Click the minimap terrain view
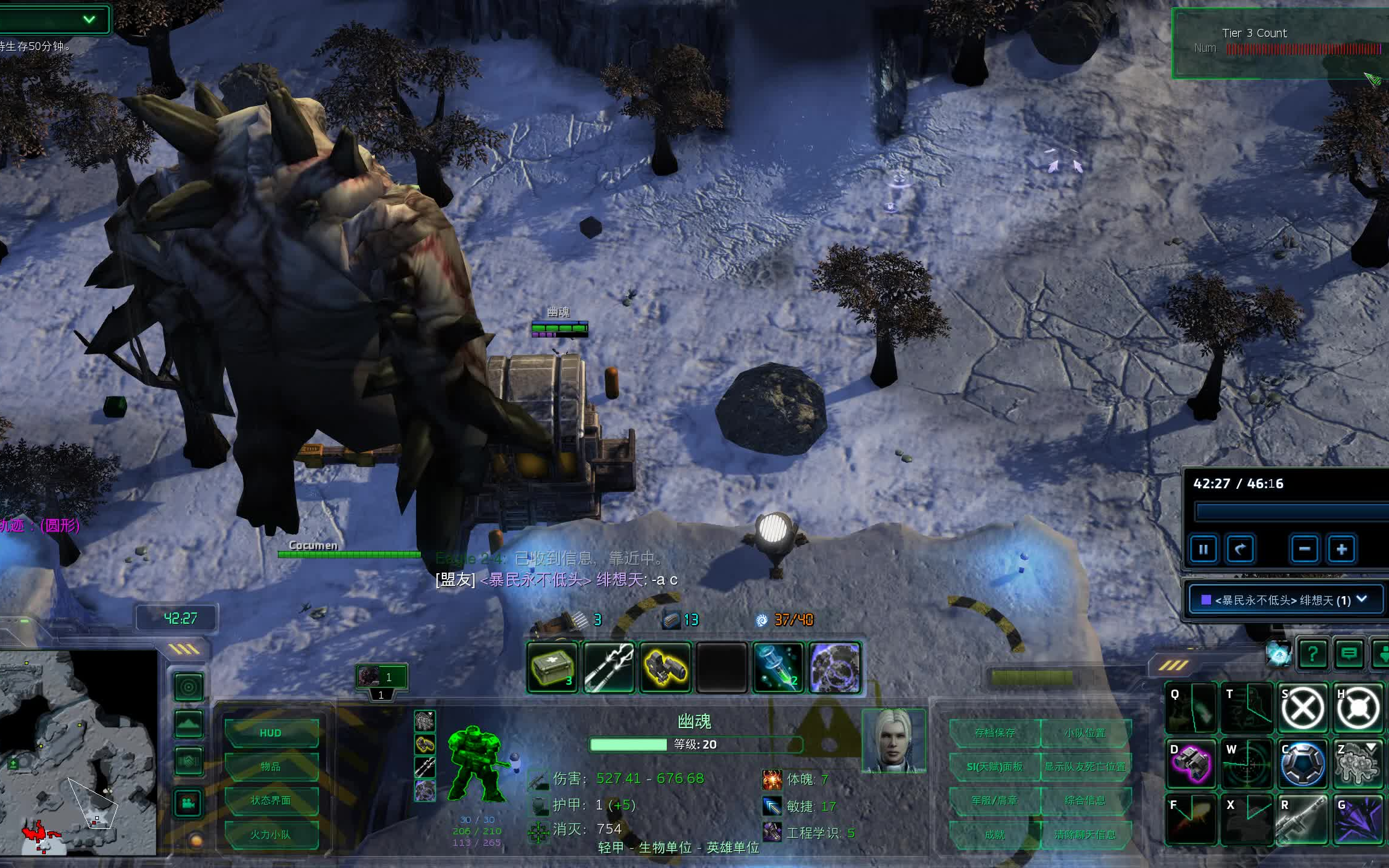The image size is (1389, 868). point(78,752)
